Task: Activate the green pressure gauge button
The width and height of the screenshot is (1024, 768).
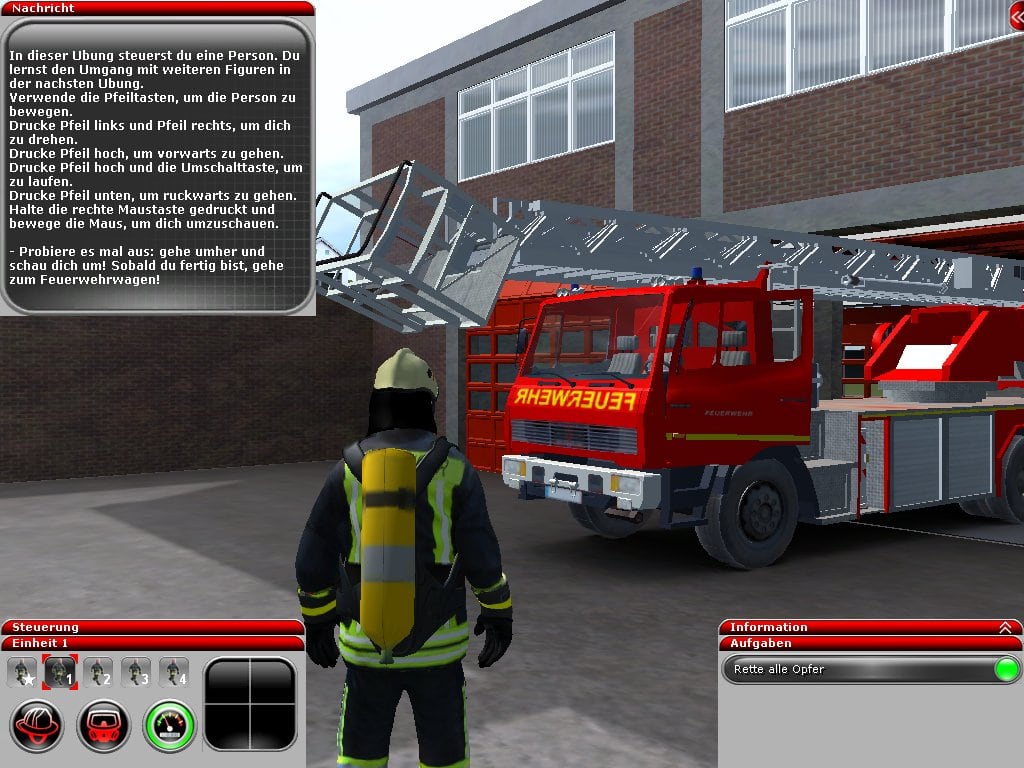Action: (169, 725)
